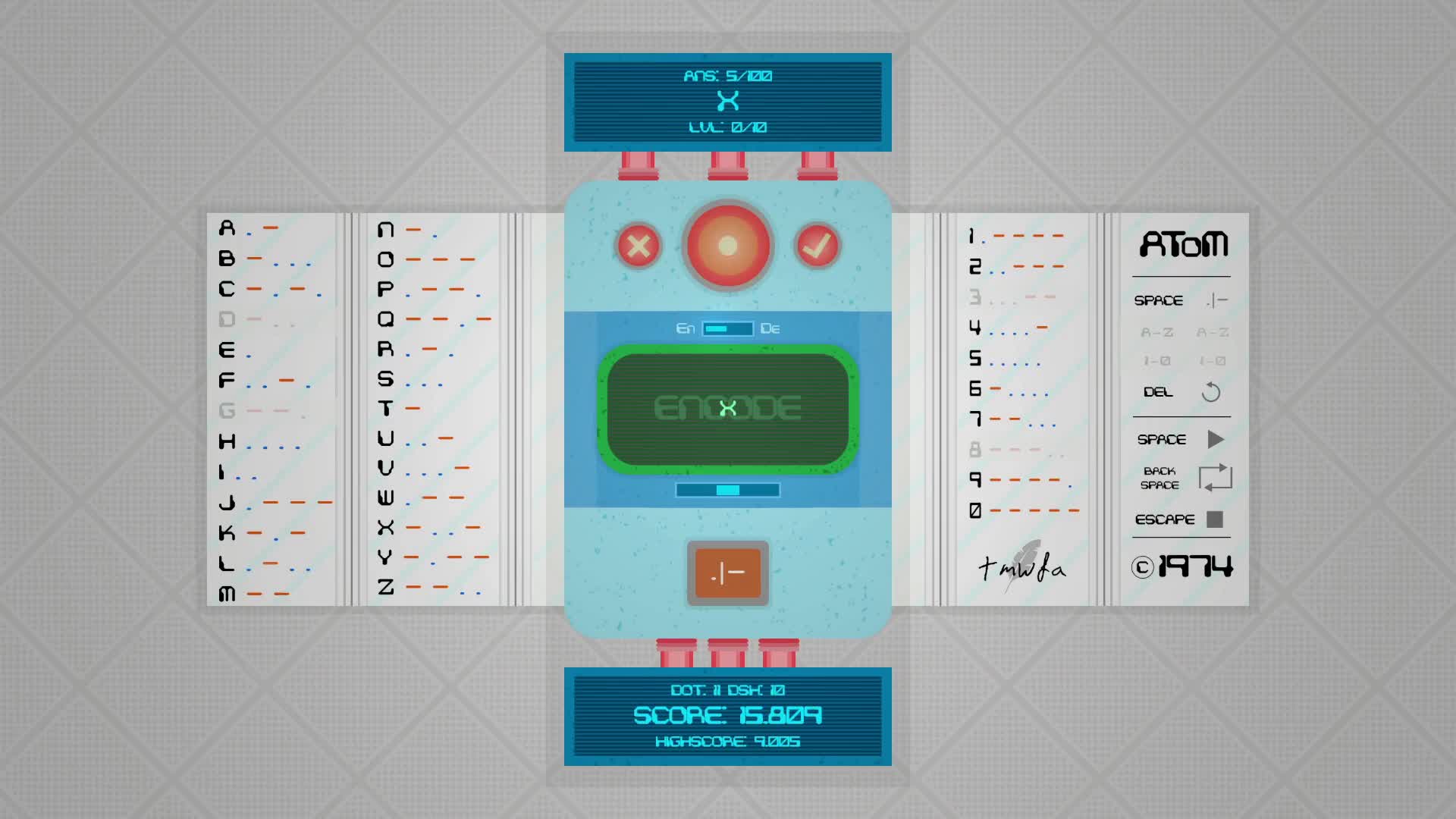Click the green checkmark confirm icon
The image size is (1456, 819).
pyautogui.click(x=817, y=246)
